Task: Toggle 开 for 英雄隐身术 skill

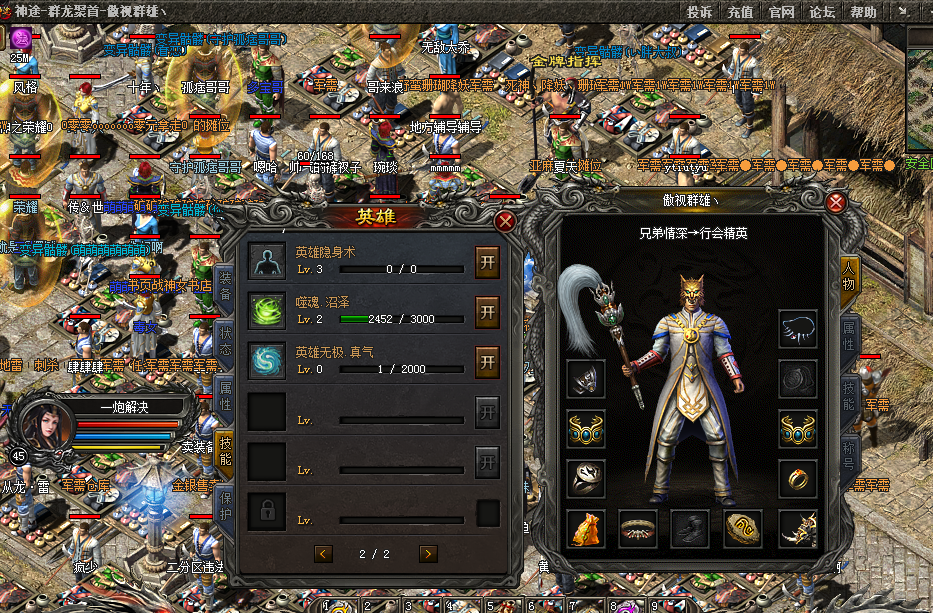Action: [x=487, y=260]
